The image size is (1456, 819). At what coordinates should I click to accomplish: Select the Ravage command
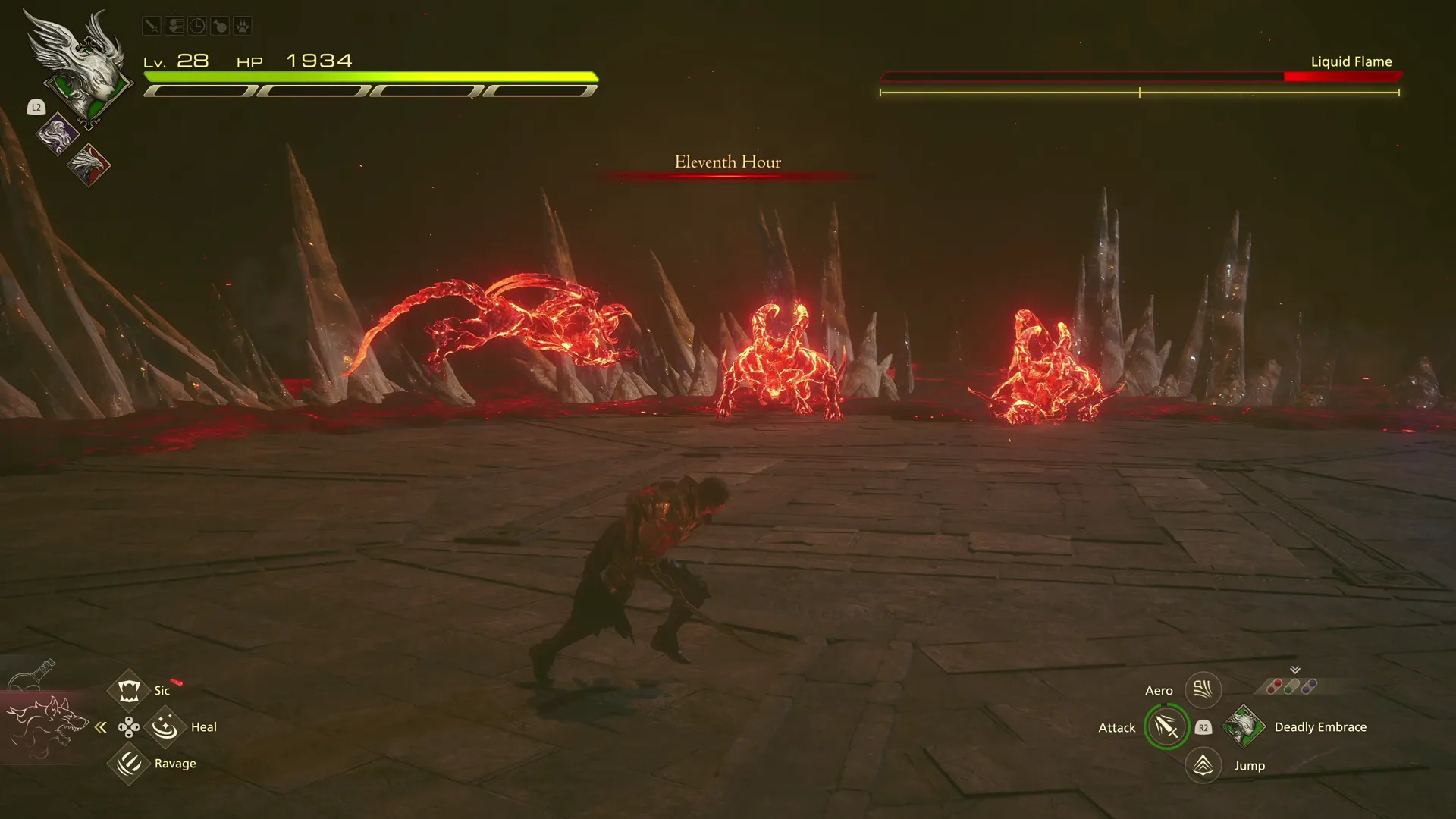129,764
